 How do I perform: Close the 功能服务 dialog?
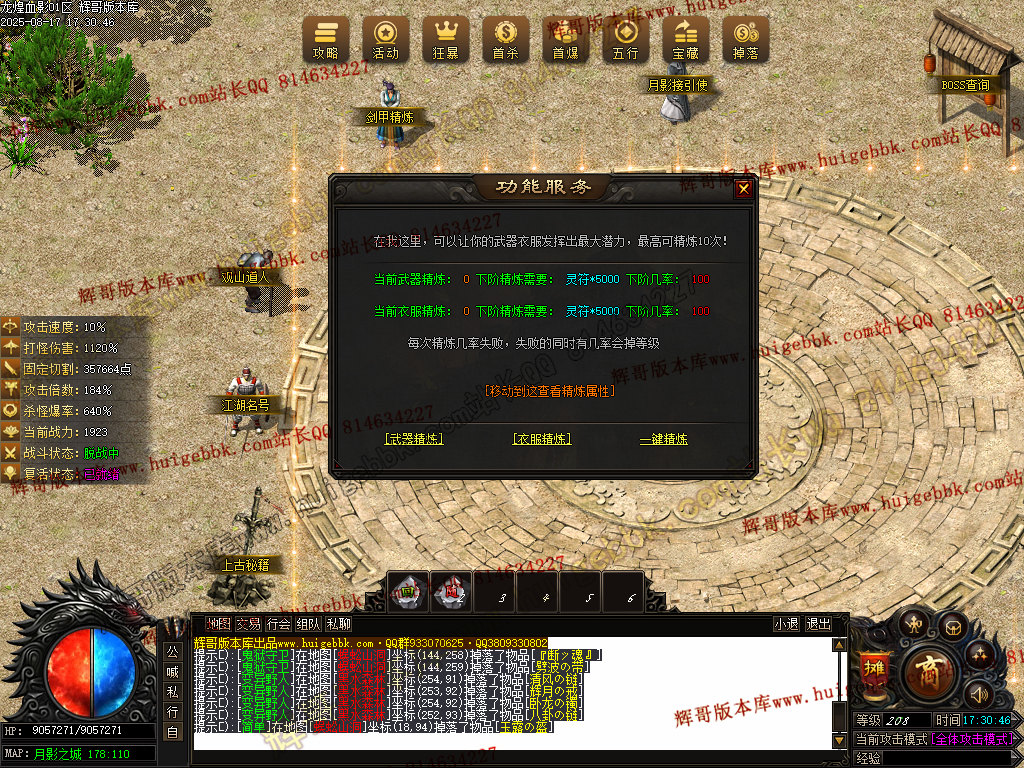point(743,189)
